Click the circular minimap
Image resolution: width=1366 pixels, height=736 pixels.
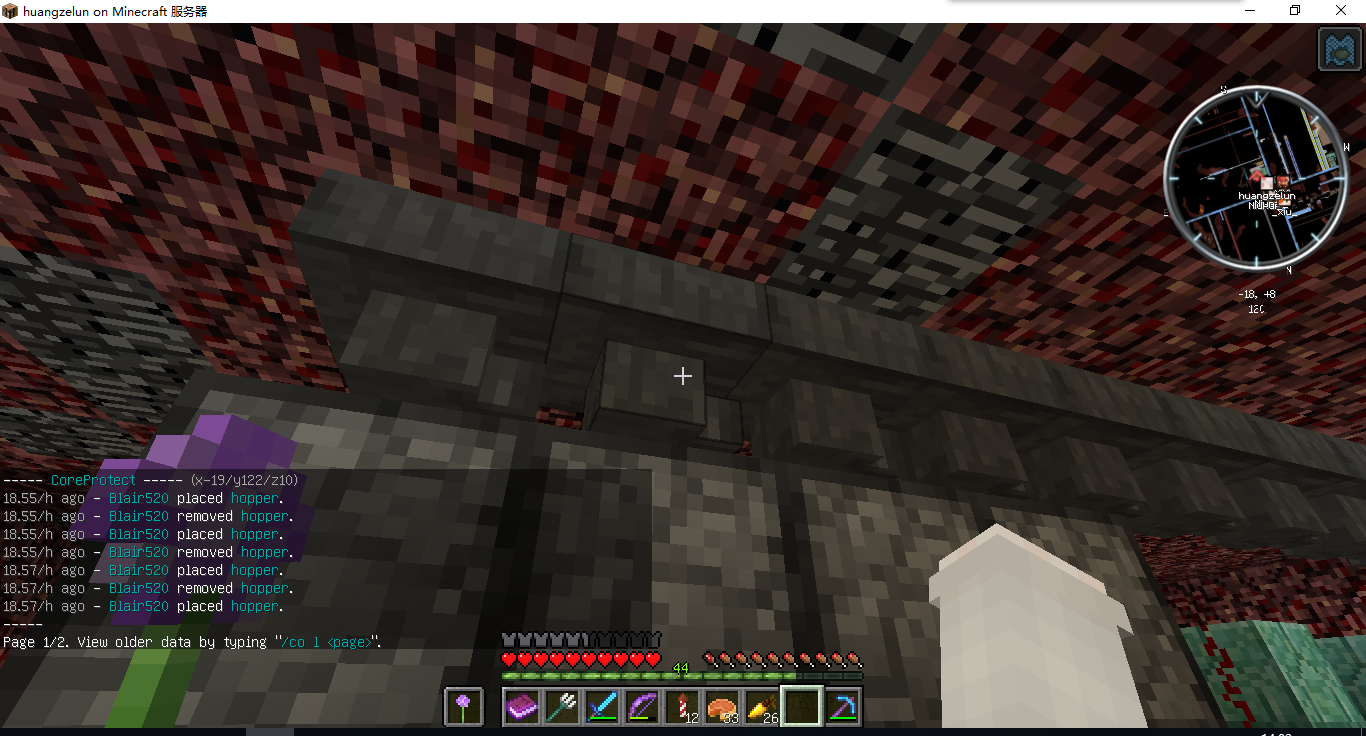[x=1253, y=177]
